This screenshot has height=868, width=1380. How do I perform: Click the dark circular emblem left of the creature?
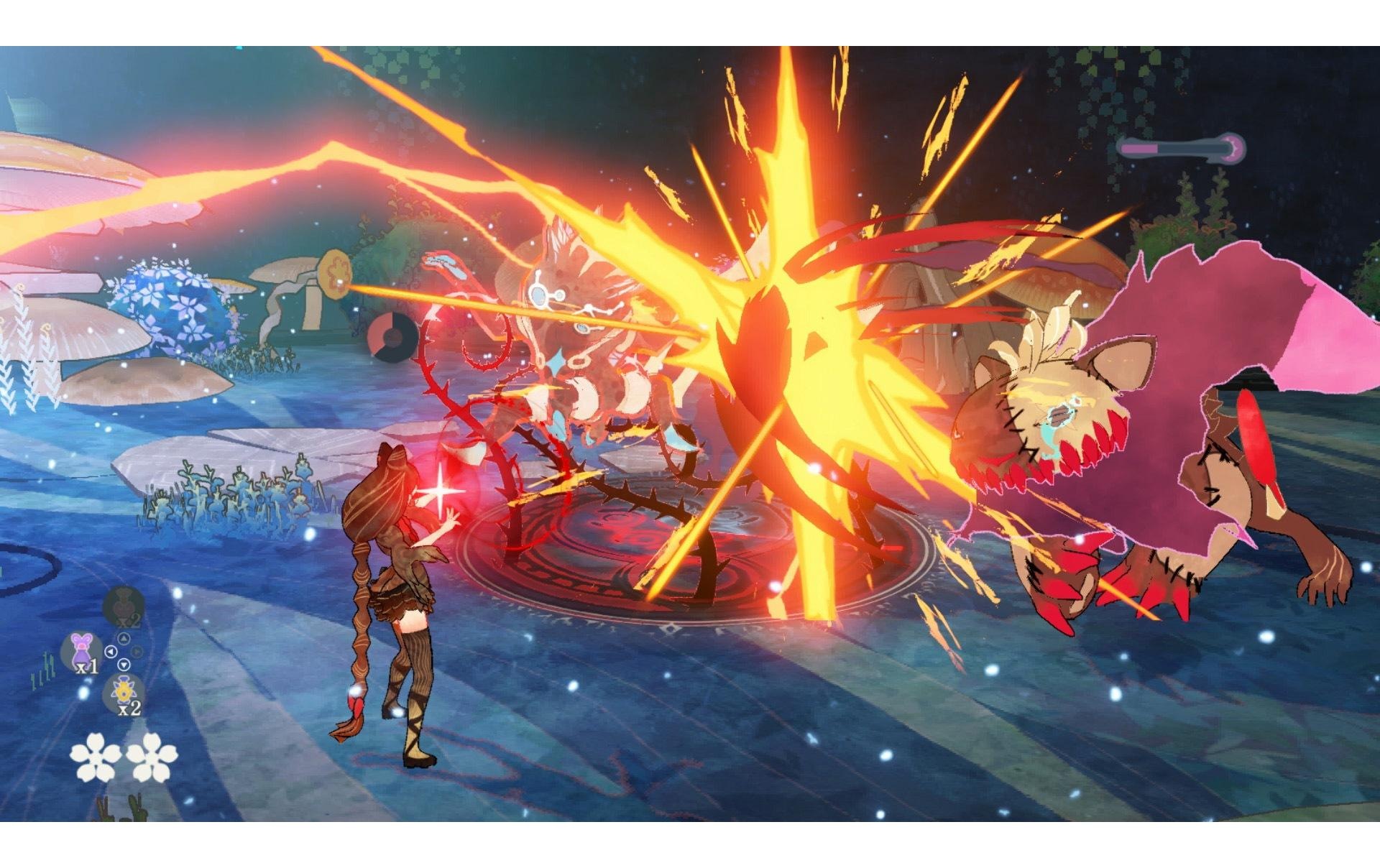coord(392,338)
